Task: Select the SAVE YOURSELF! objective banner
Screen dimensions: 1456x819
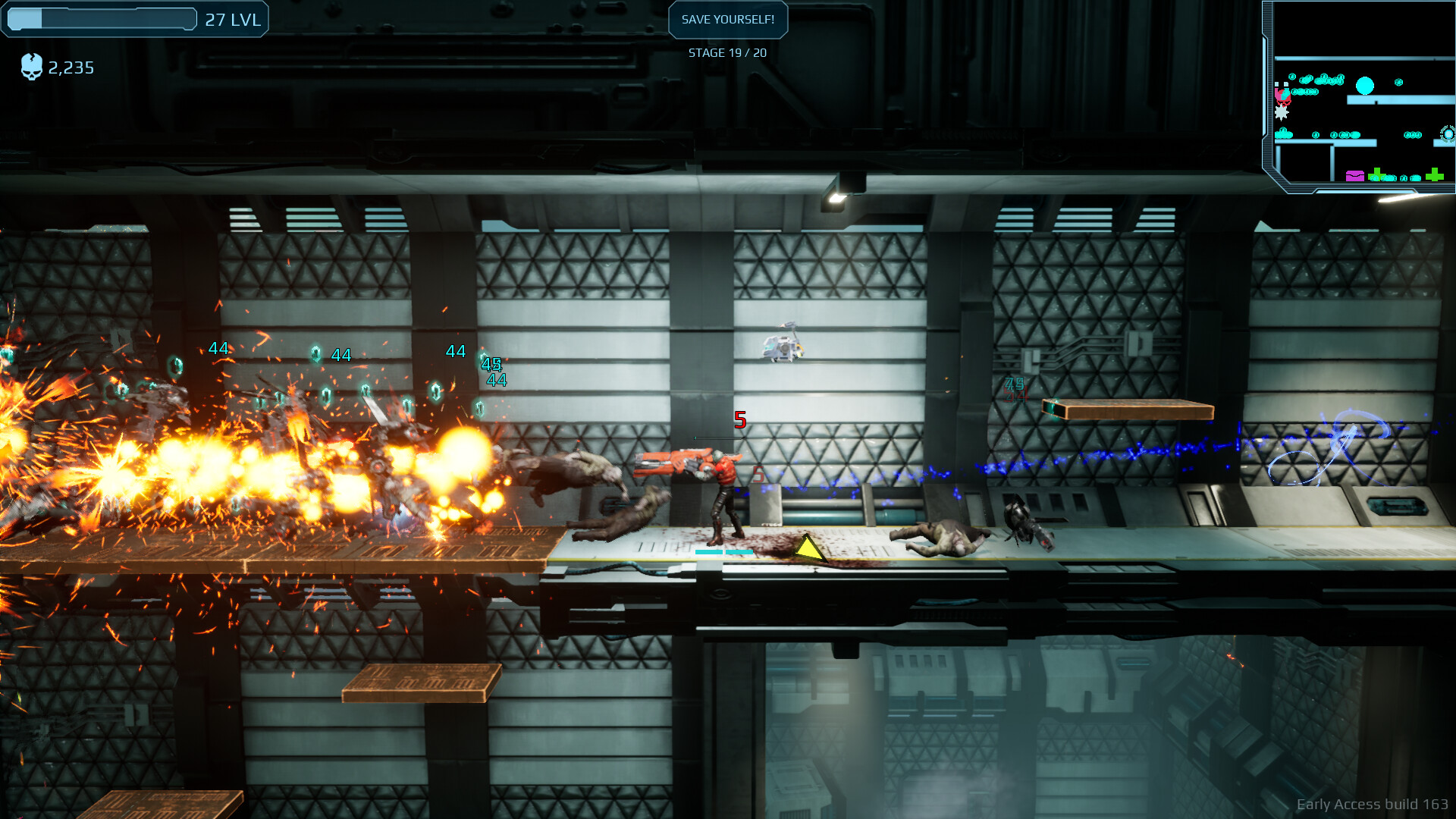Action: [727, 20]
